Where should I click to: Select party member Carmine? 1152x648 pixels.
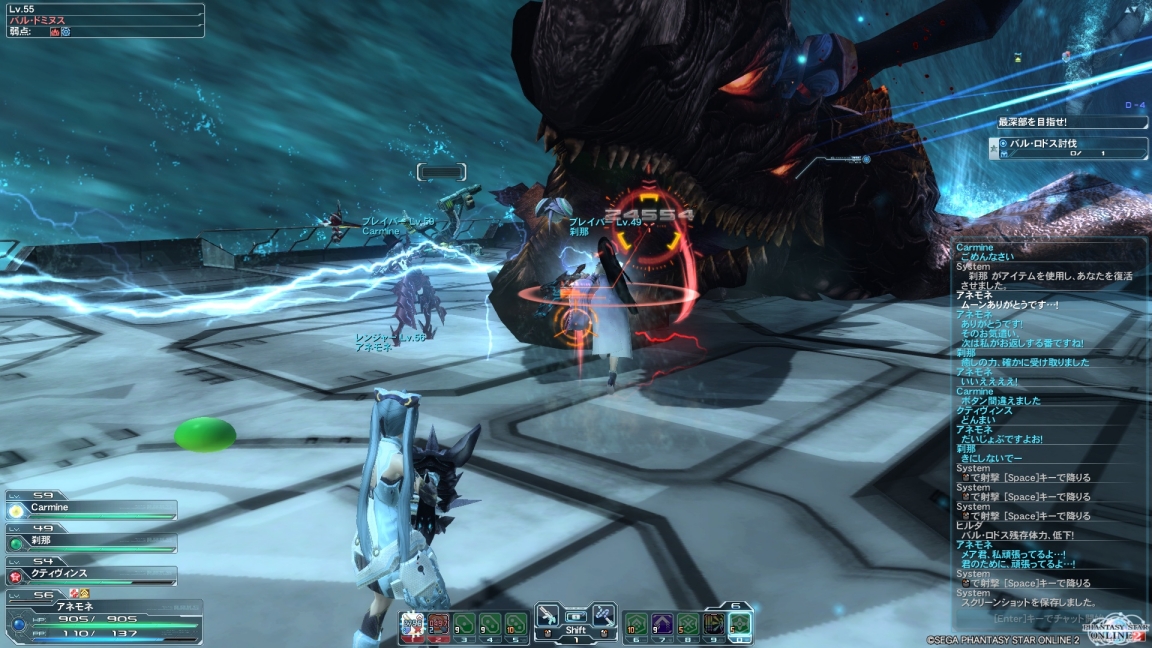click(92, 510)
